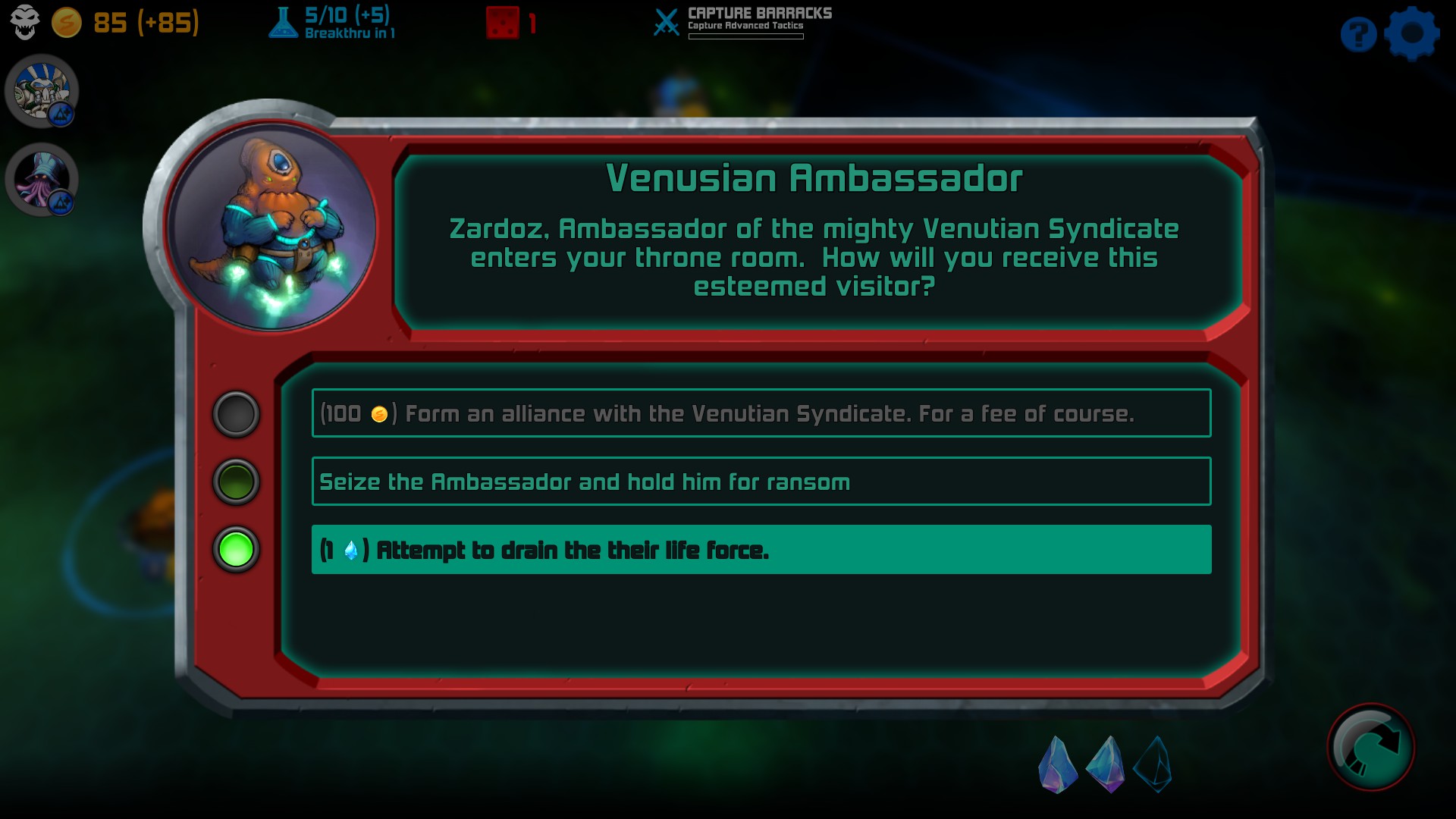Click the blue research flask icon
1456x819 pixels.
(283, 23)
